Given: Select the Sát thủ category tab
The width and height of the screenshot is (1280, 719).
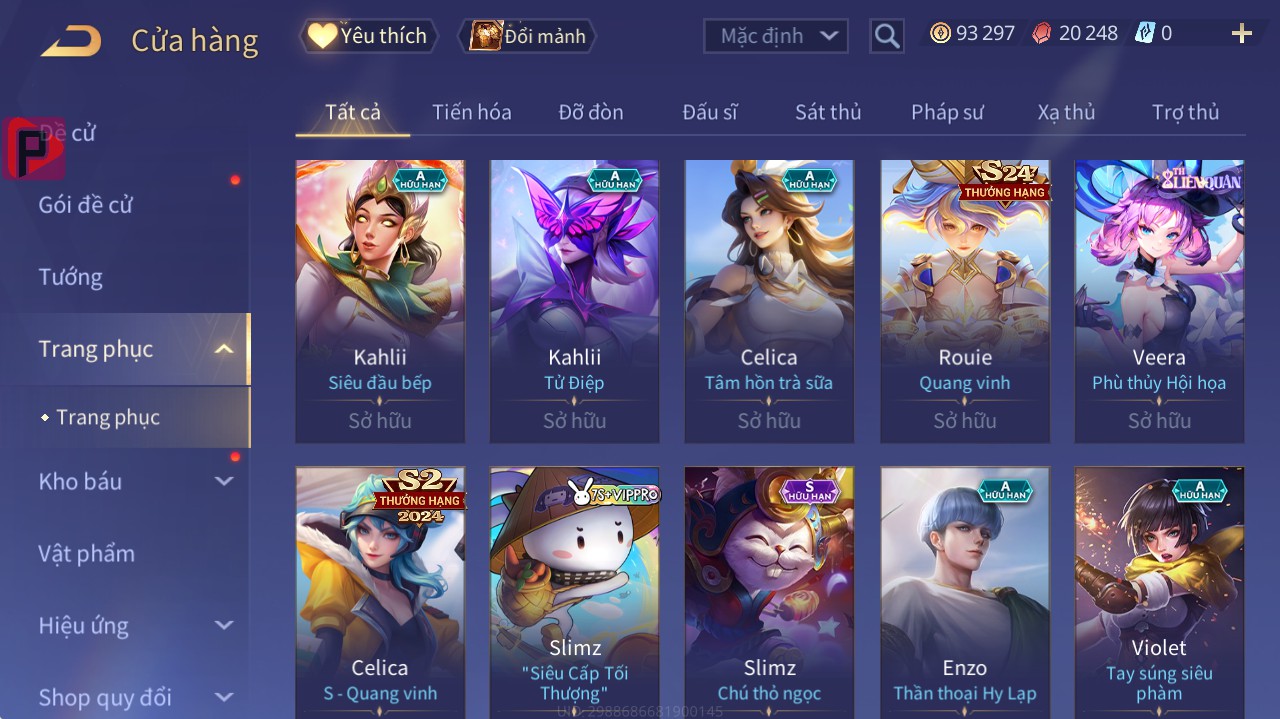Looking at the screenshot, I should coord(827,112).
